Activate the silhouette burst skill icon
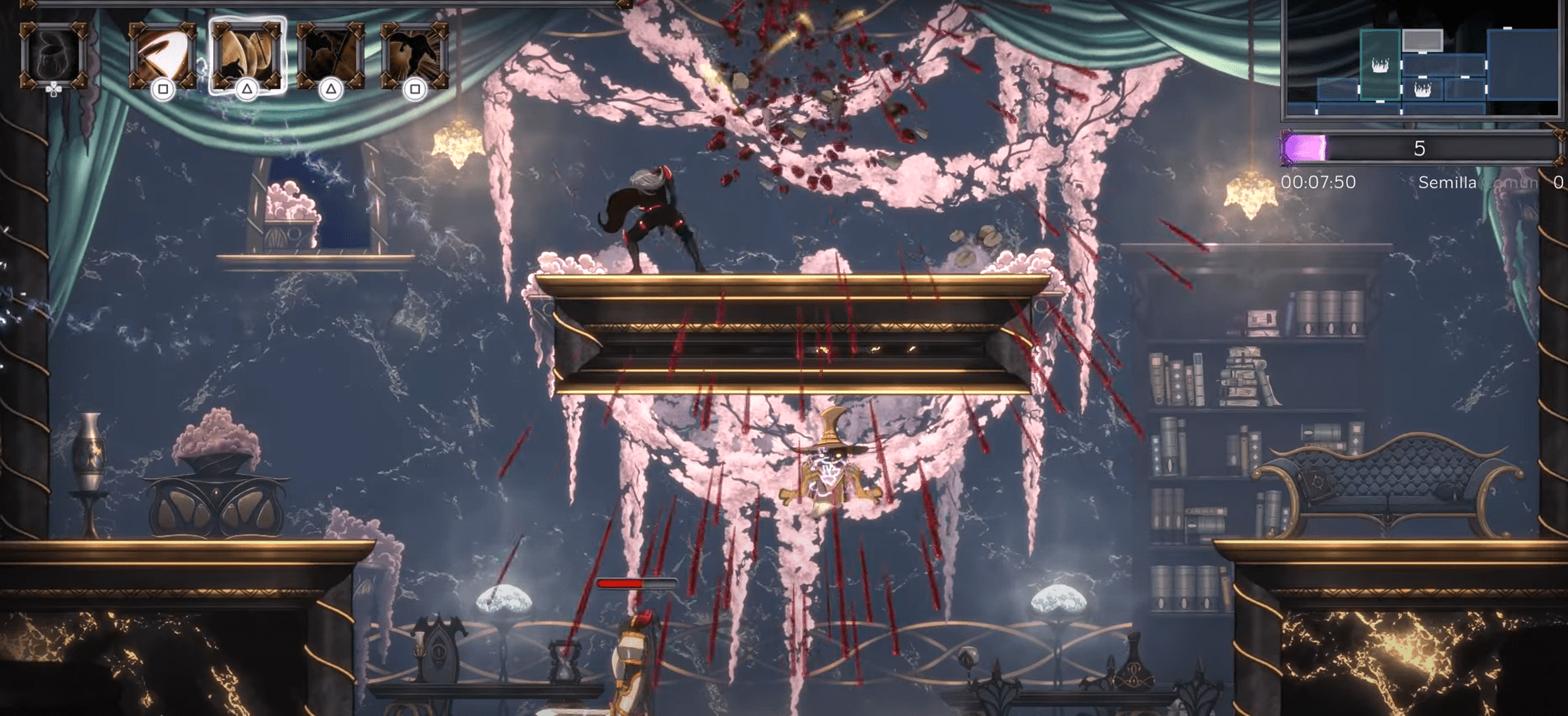The image size is (1568, 716). (414, 55)
